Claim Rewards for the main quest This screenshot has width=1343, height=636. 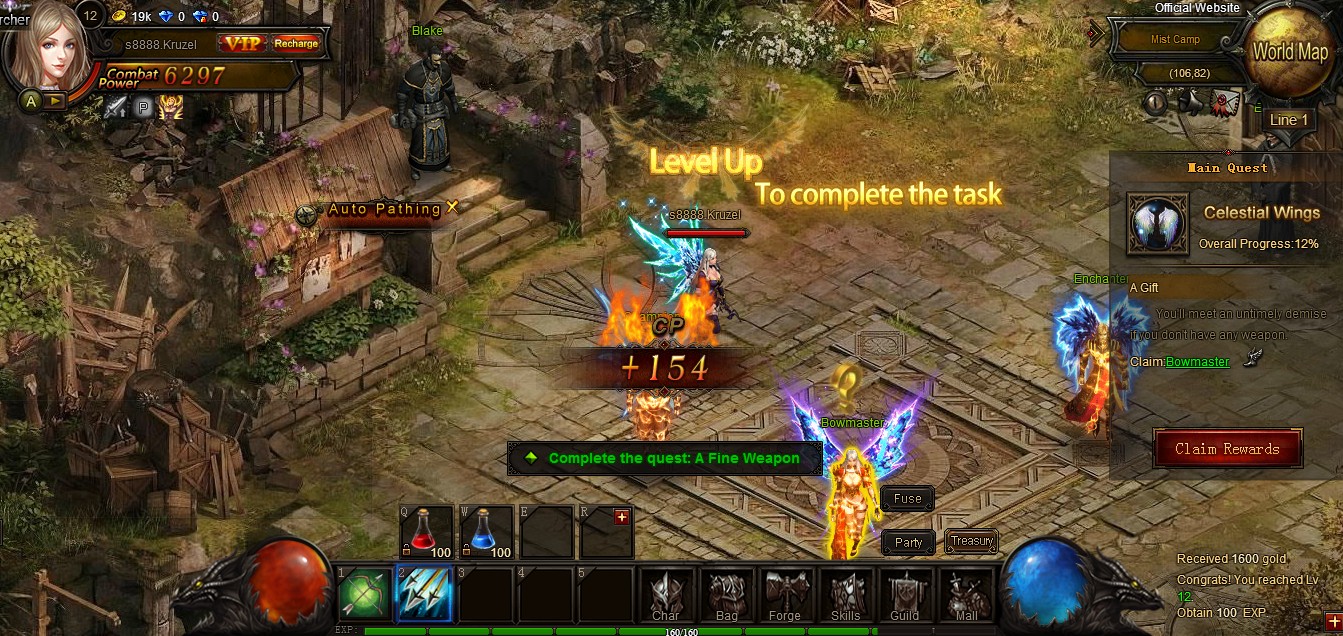1227,449
